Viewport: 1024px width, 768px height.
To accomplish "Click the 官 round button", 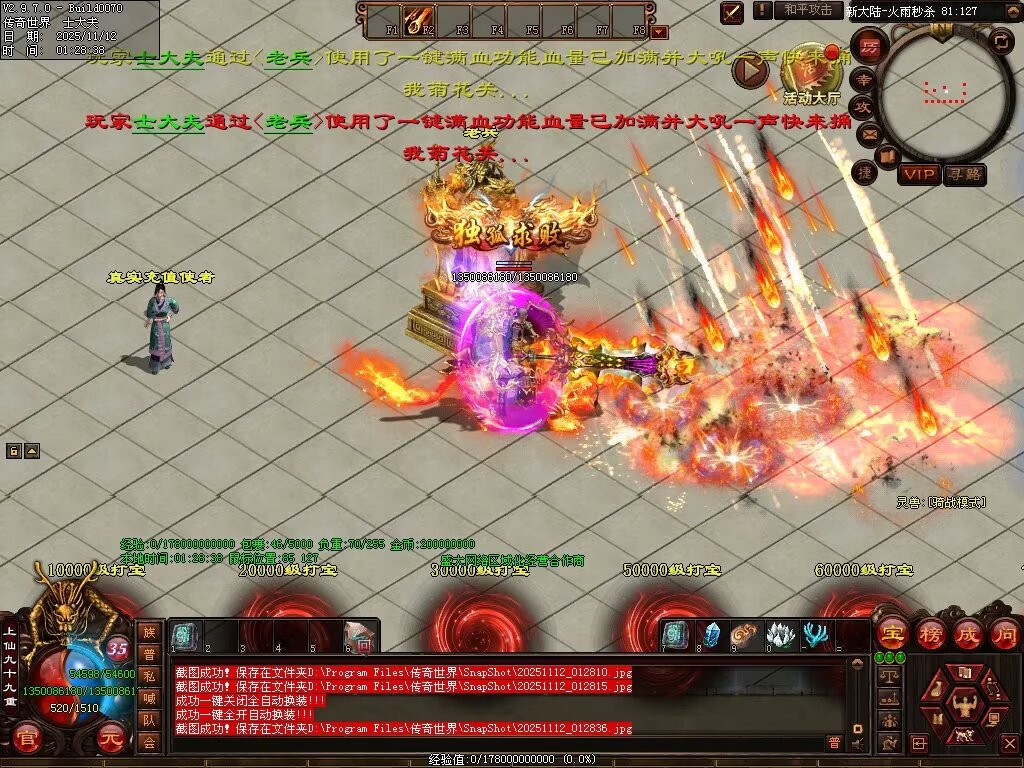I will [28, 740].
